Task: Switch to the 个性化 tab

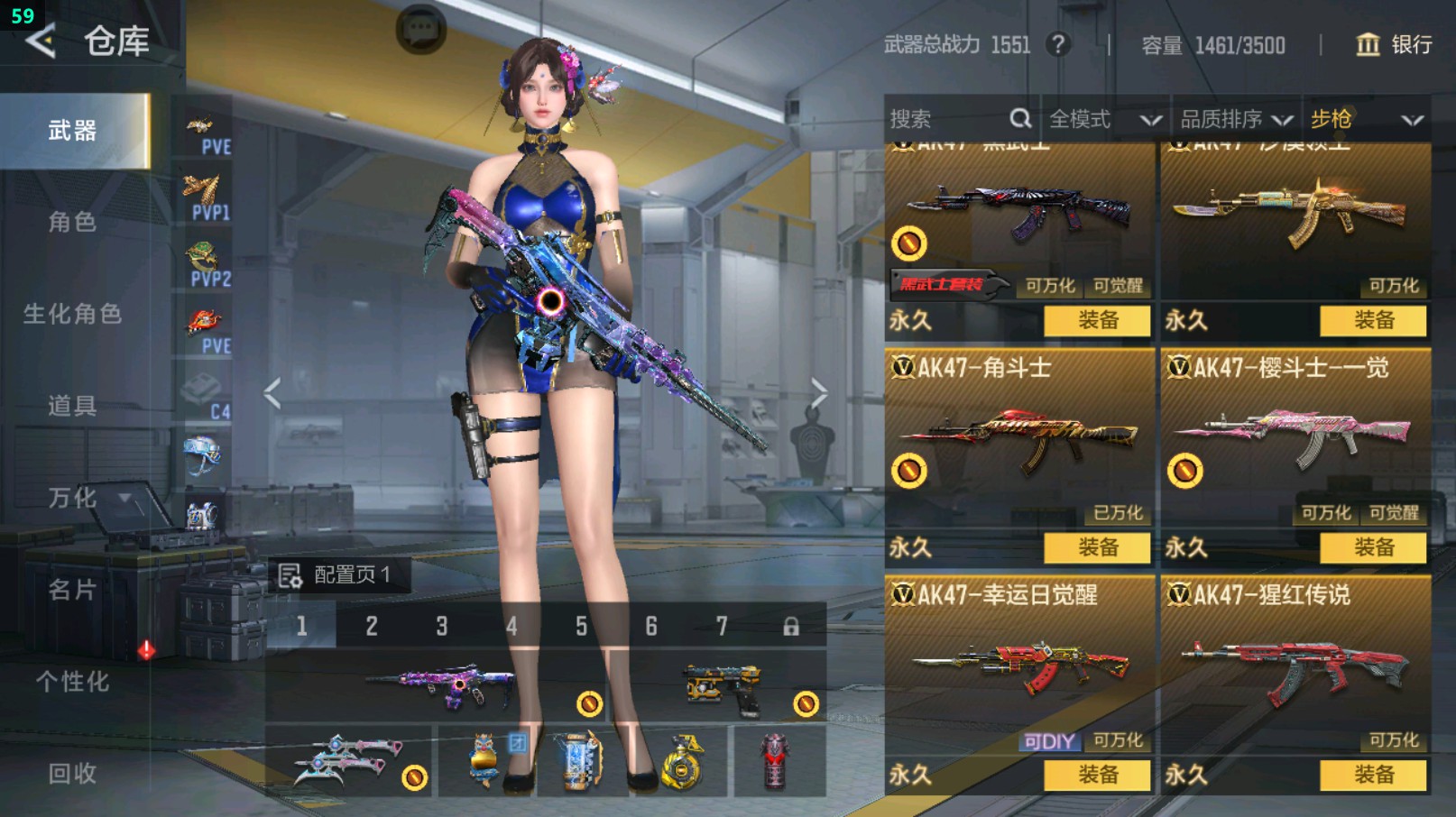Action: [72, 682]
